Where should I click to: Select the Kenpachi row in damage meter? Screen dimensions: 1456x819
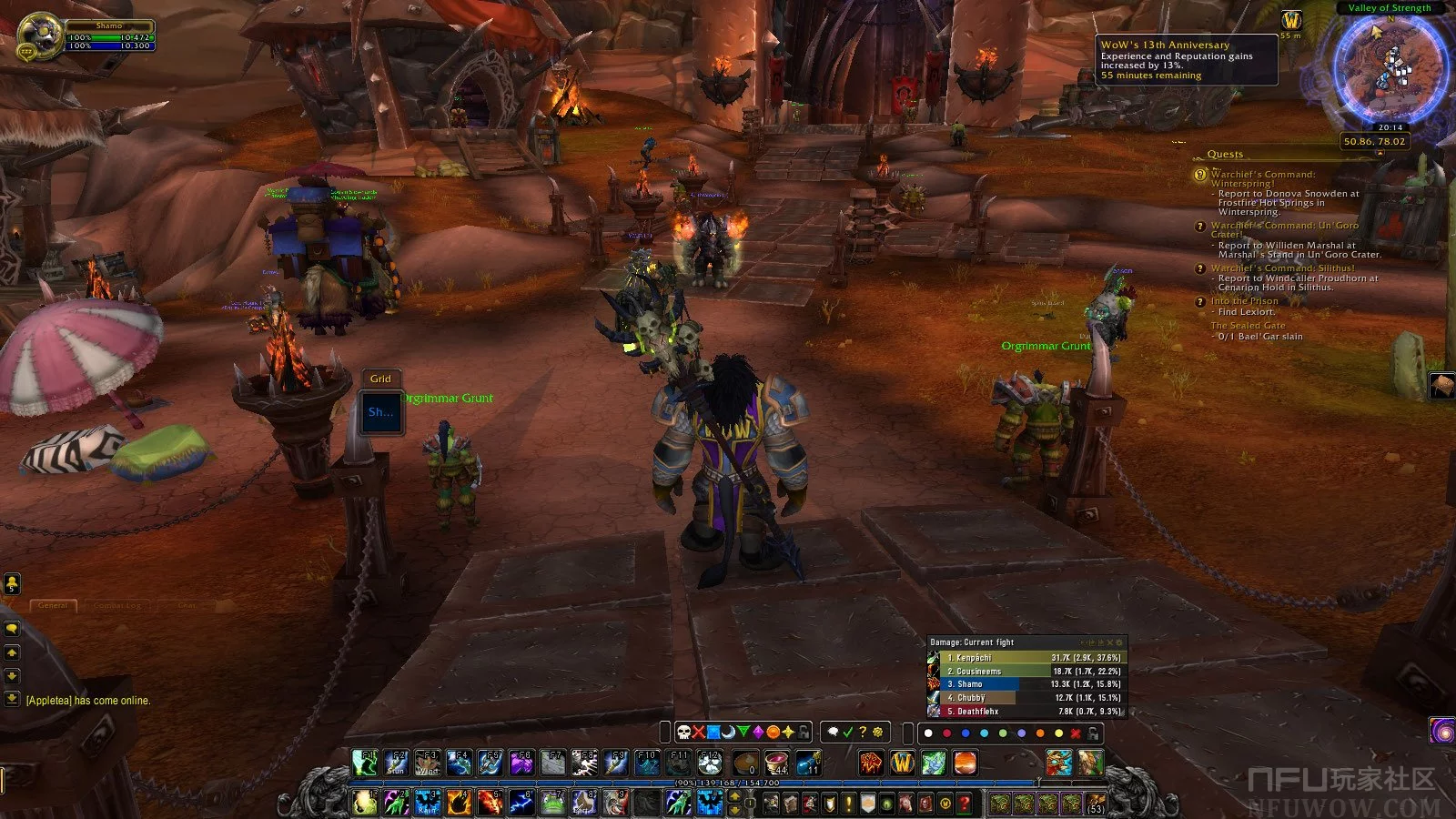click(1026, 658)
